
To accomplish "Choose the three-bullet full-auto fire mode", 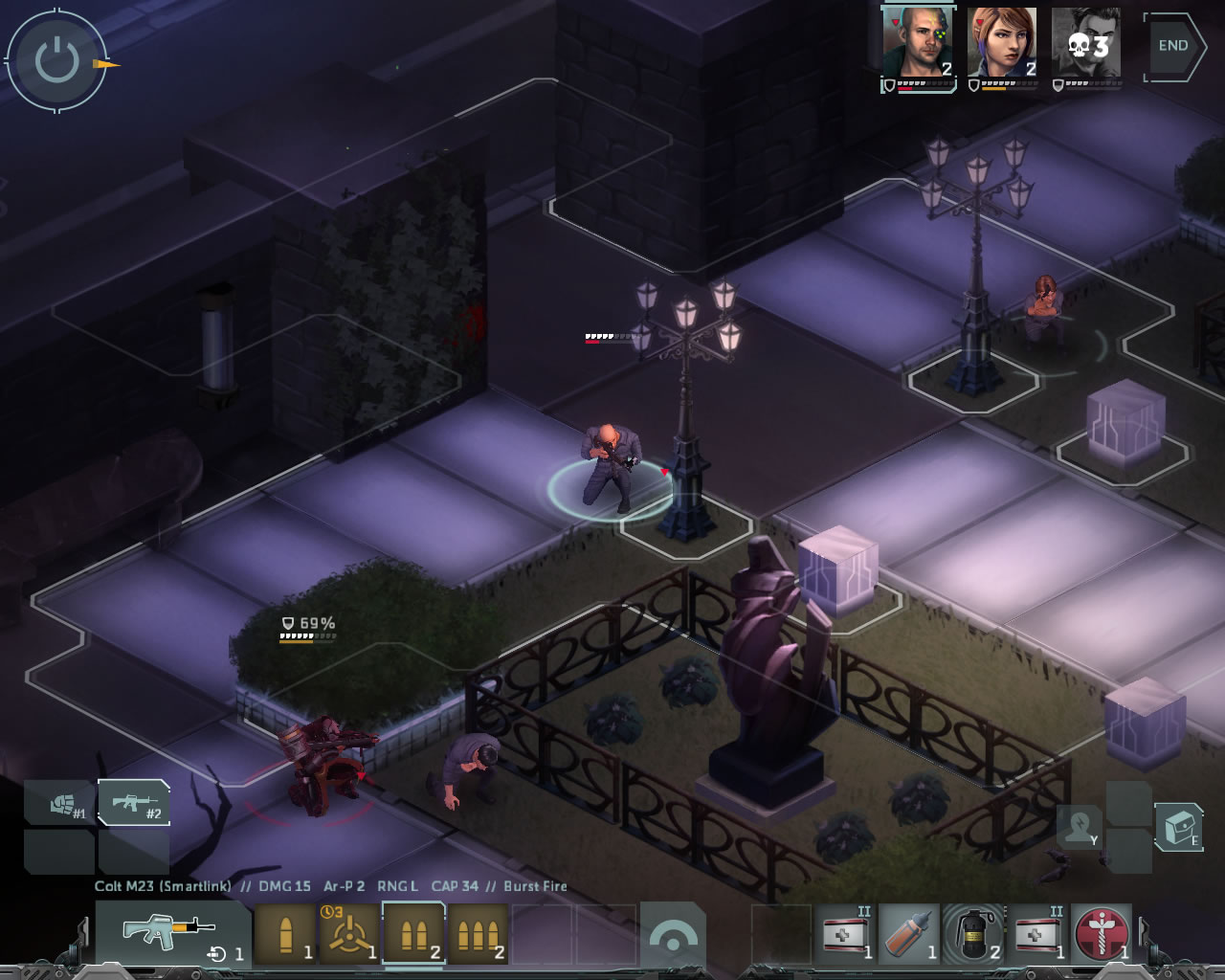I will 479,934.
